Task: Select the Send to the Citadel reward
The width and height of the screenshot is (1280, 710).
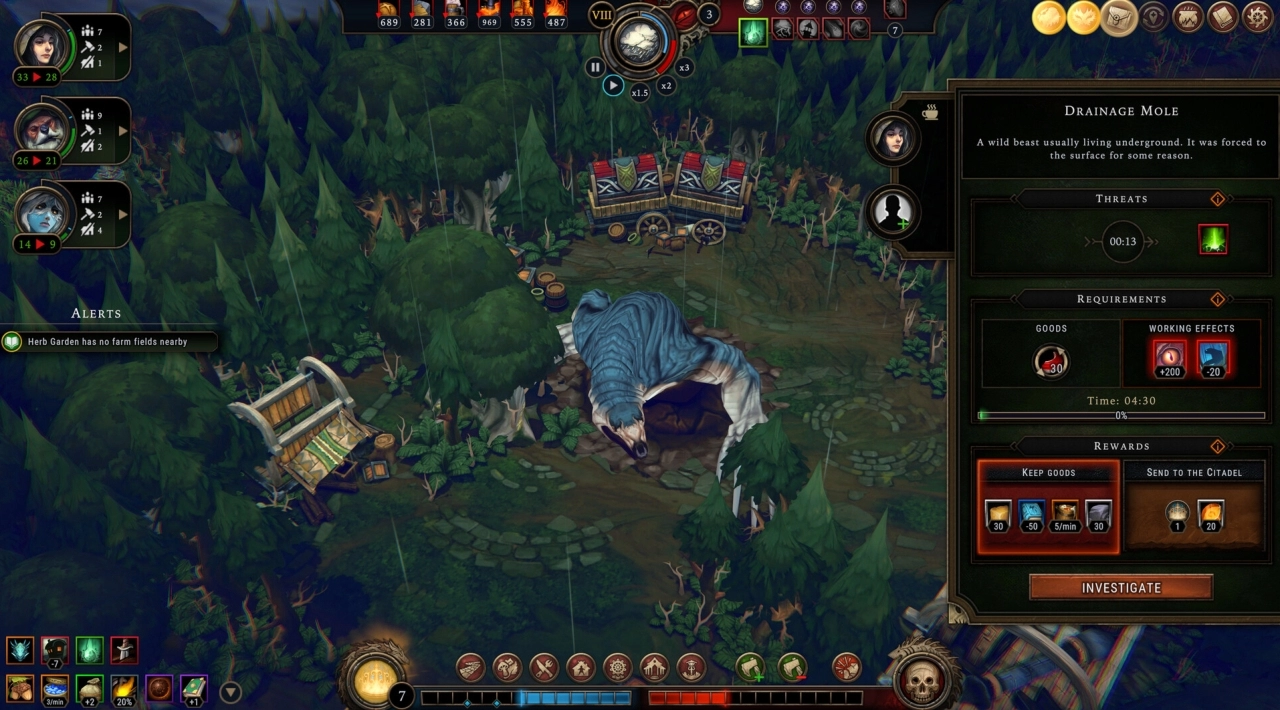Action: (x=1194, y=507)
